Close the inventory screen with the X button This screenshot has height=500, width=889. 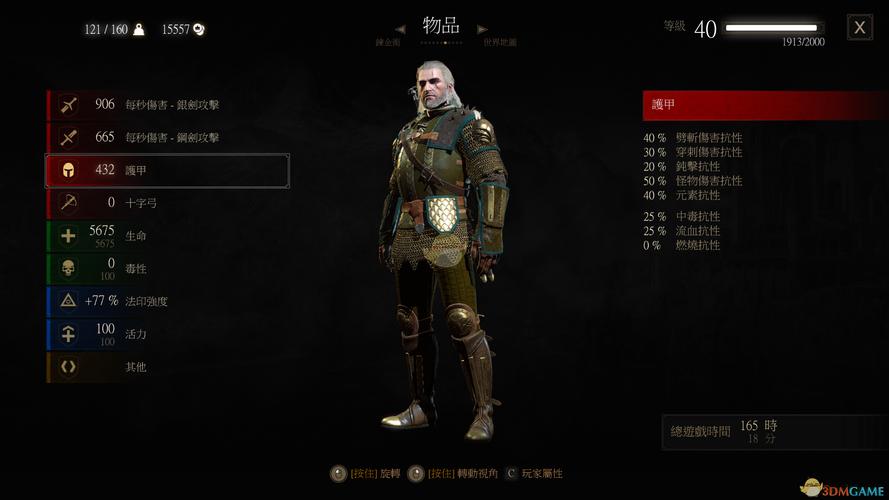pos(859,27)
